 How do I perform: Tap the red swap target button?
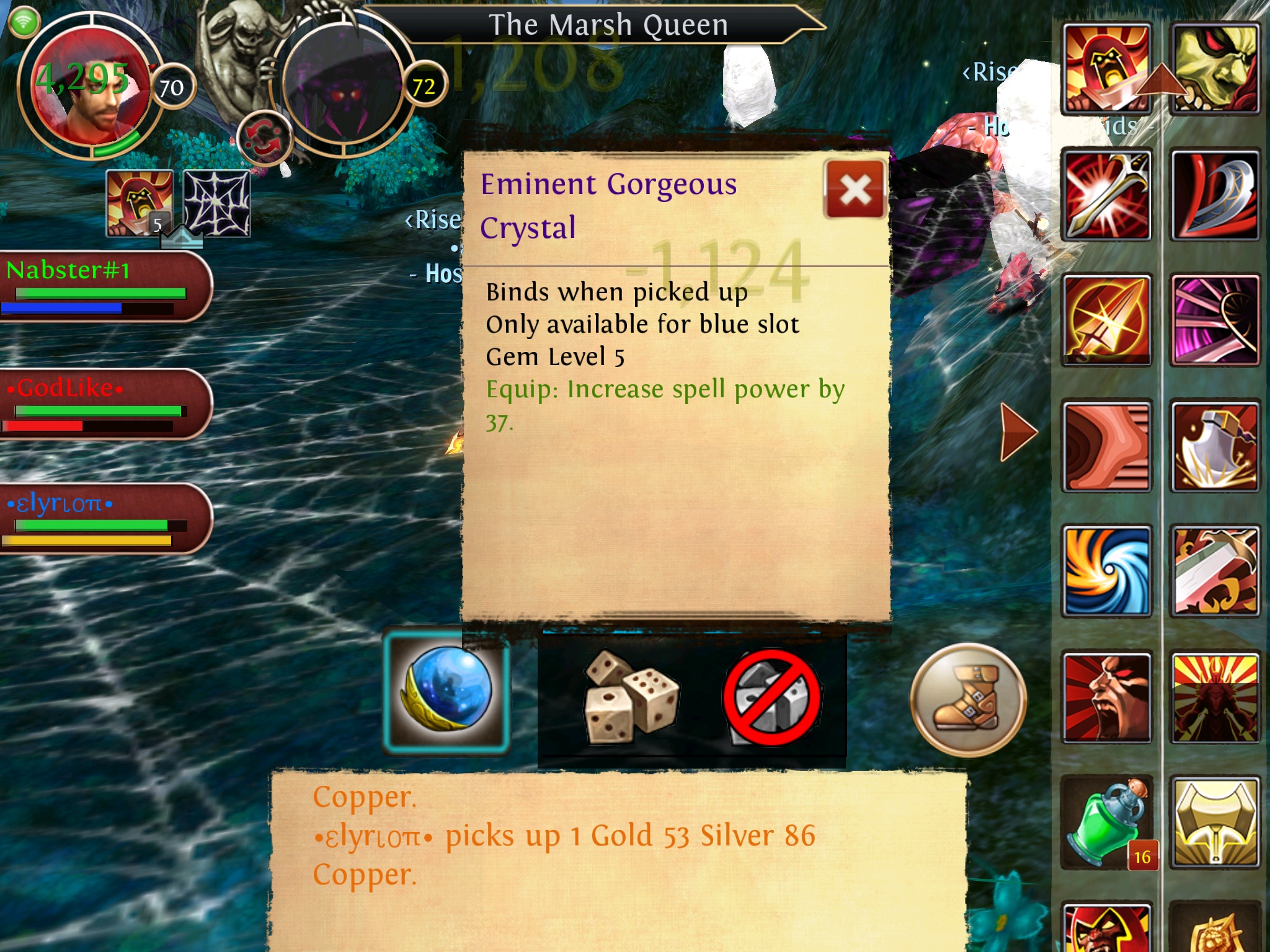pos(265,138)
